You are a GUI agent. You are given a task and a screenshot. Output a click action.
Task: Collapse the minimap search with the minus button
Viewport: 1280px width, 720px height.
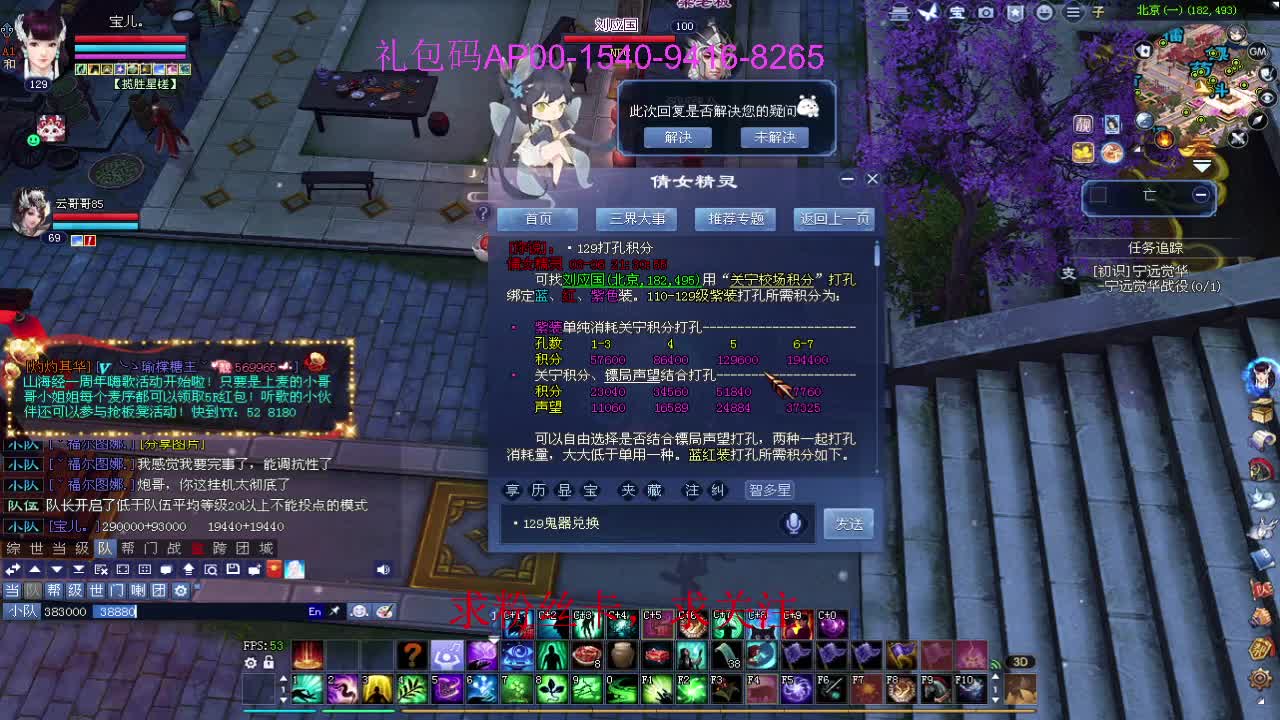[x=1200, y=196]
